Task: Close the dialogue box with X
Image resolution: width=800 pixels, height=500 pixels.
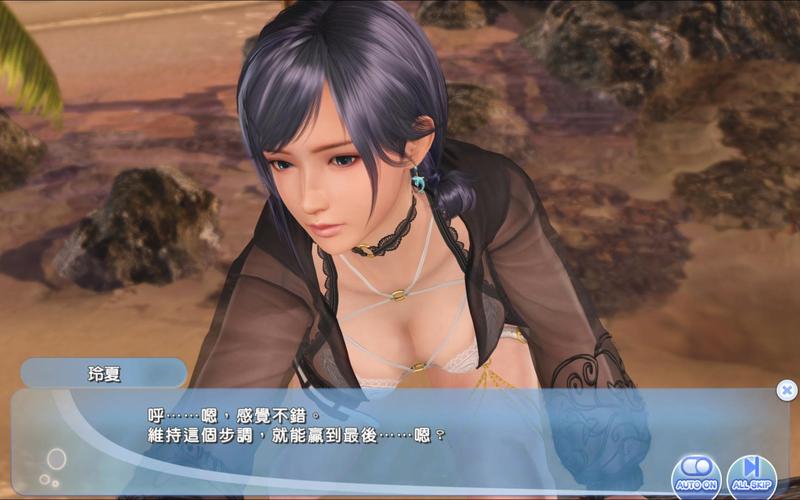Action: point(787,390)
